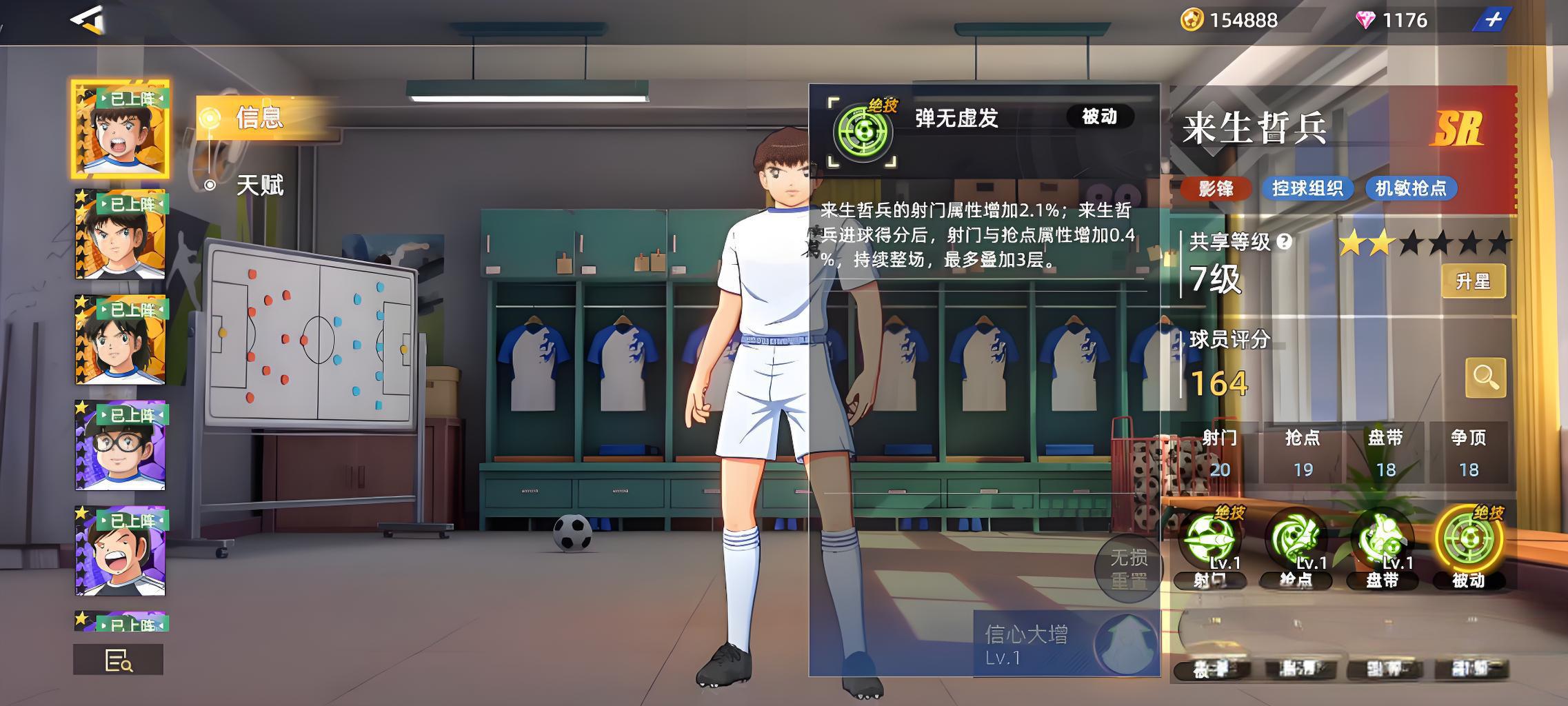Click the 机敏抢点 trait tag
The image size is (1568, 706).
tap(1411, 188)
